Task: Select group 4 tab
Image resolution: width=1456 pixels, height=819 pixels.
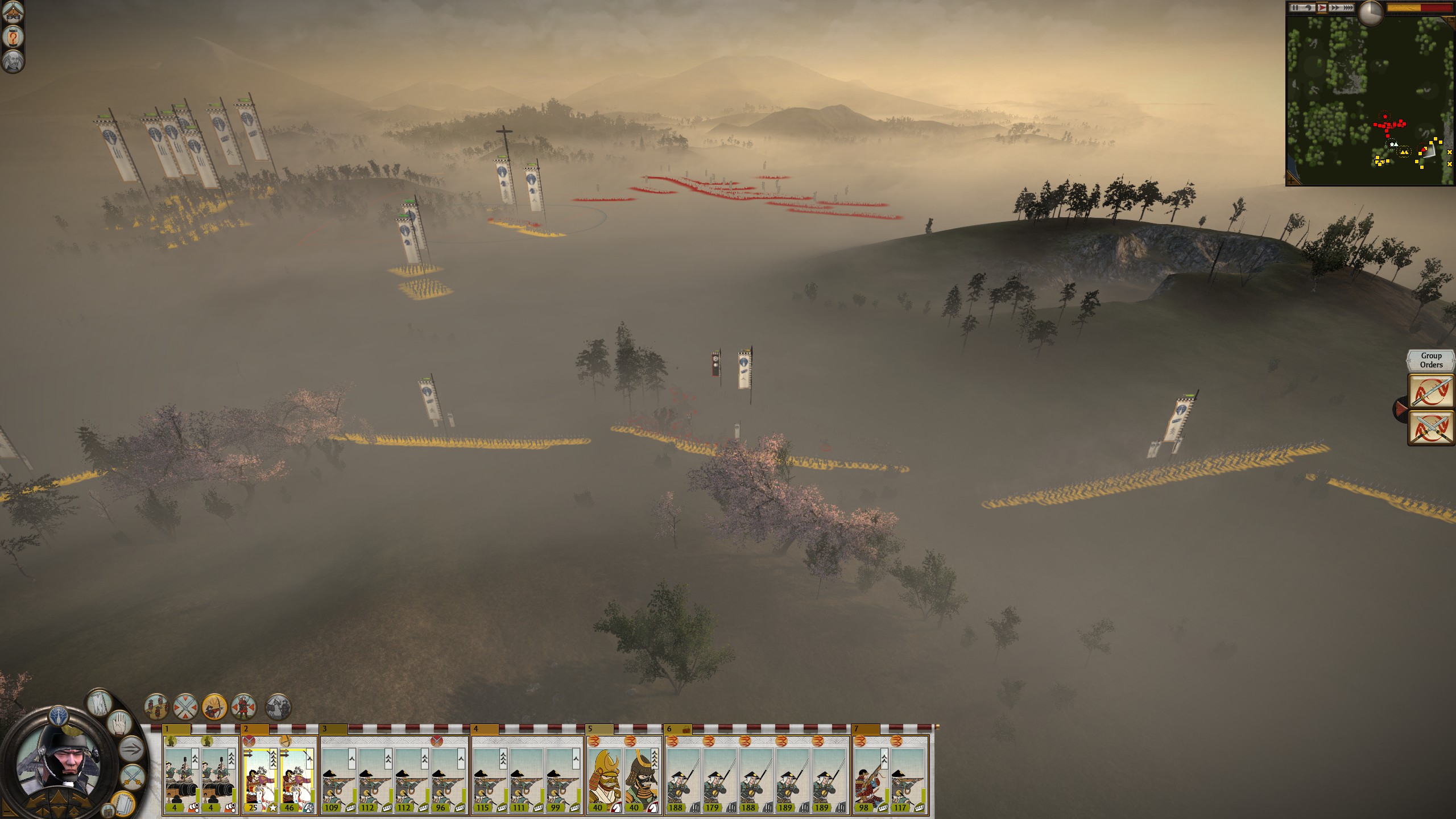Action: 485,729
